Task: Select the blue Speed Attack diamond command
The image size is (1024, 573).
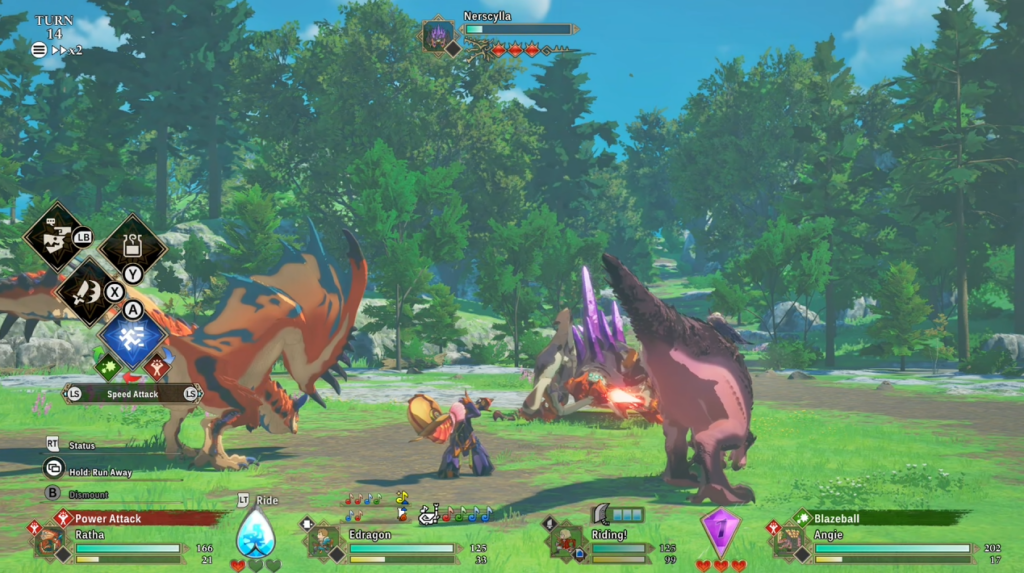Action: [x=132, y=334]
